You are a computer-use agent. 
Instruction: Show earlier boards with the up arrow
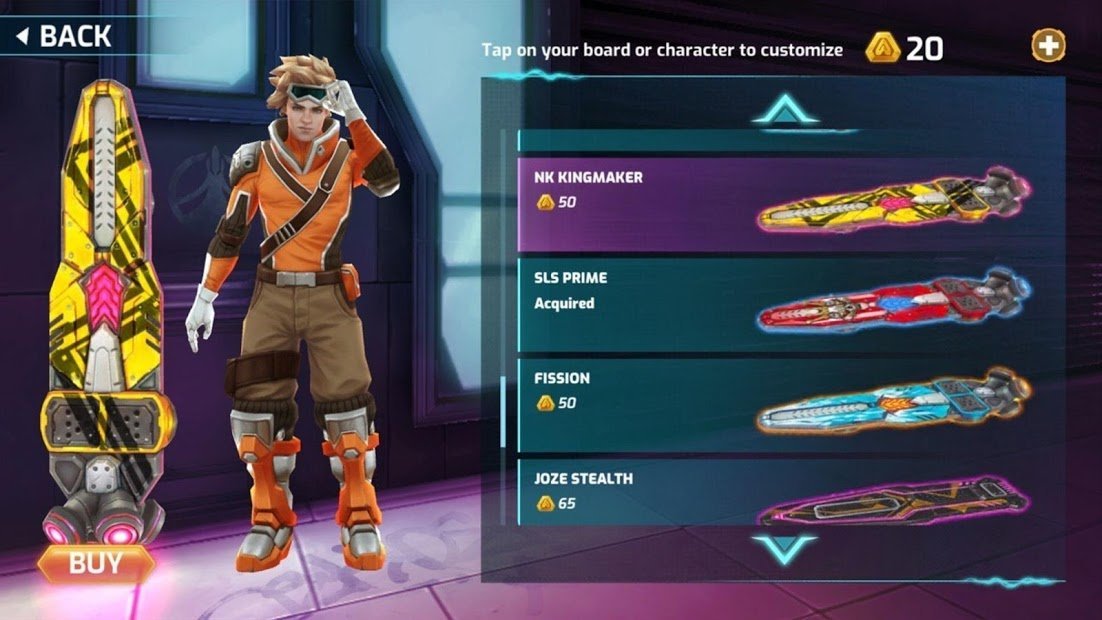785,109
